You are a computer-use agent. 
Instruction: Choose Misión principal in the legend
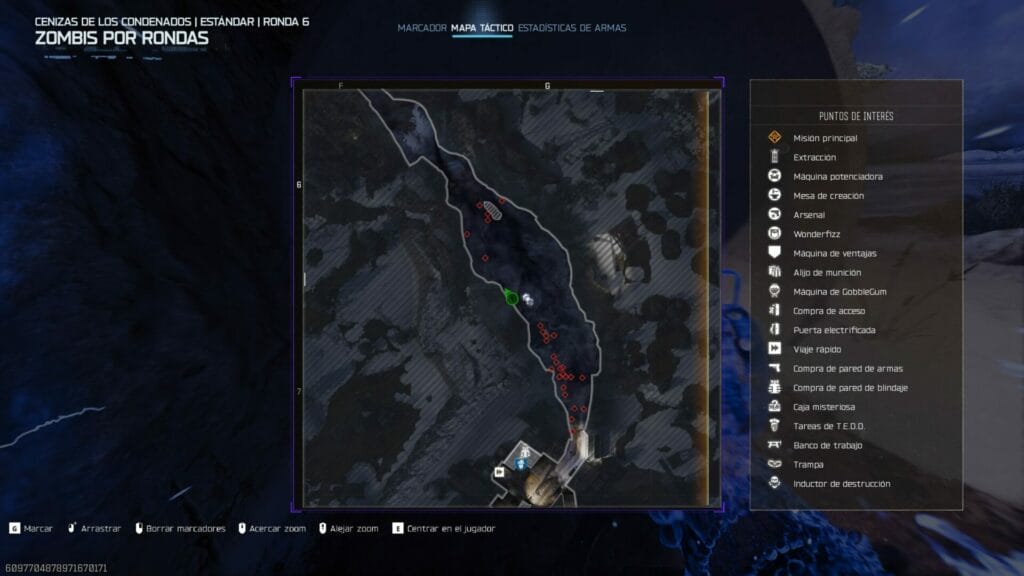coord(825,138)
